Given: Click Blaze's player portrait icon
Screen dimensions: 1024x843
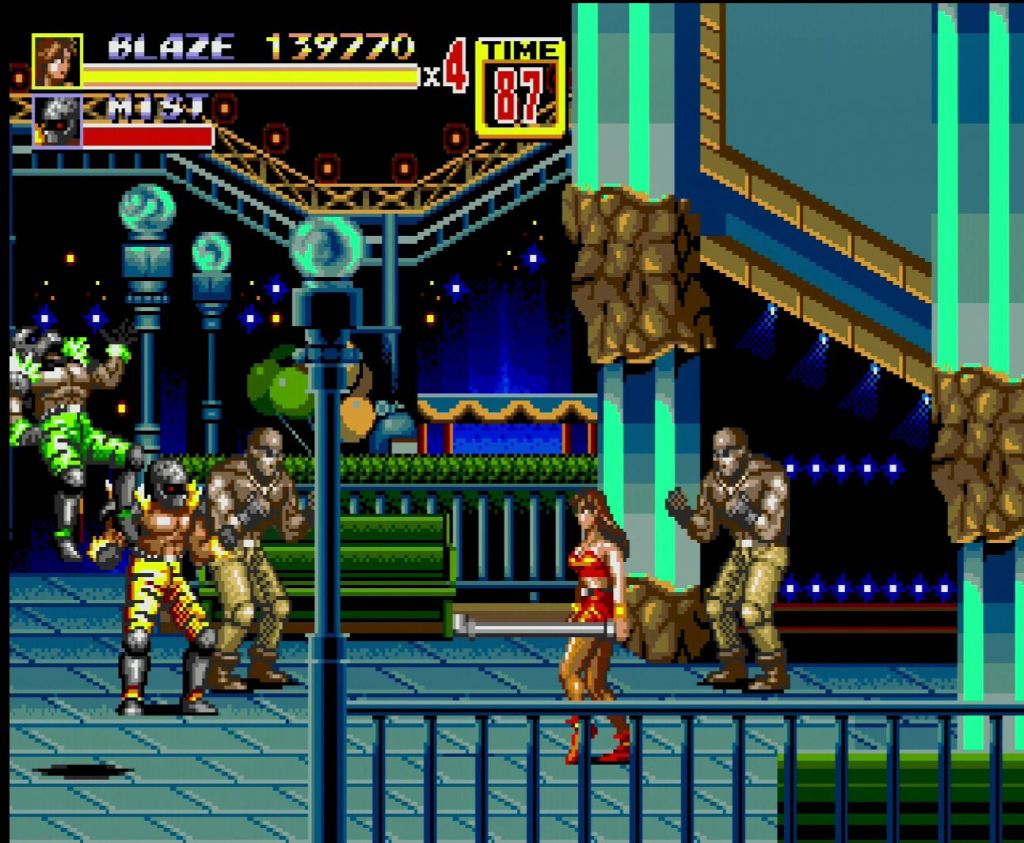Looking at the screenshot, I should (x=56, y=62).
